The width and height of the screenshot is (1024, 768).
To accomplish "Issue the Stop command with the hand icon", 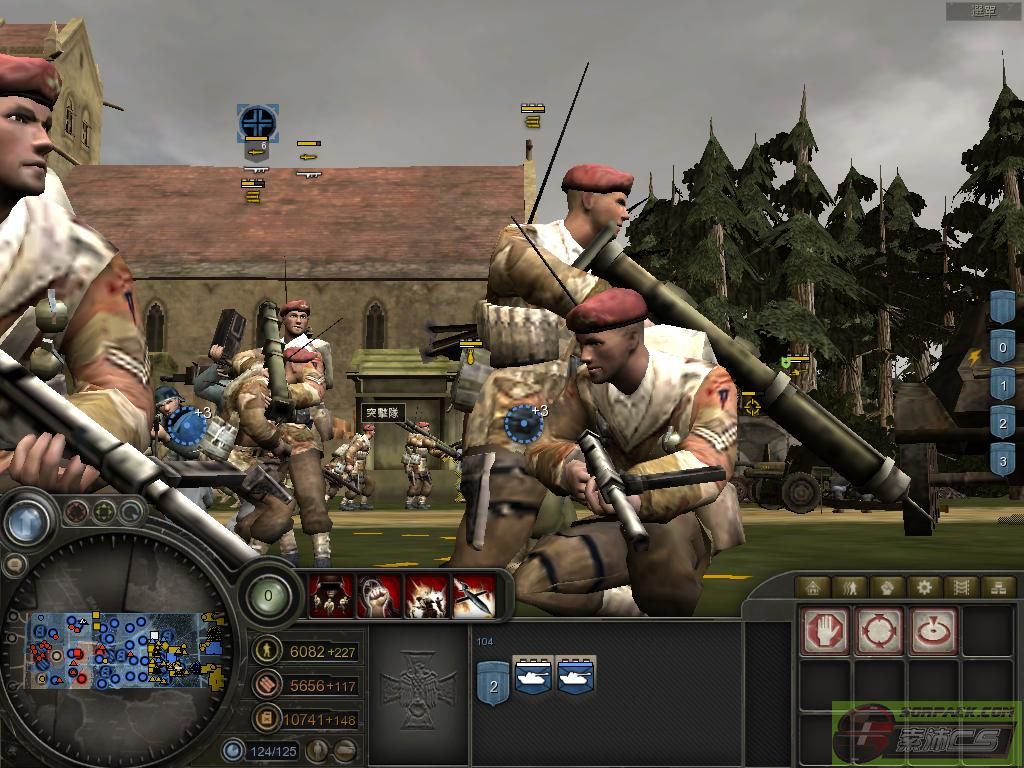I will [826, 631].
